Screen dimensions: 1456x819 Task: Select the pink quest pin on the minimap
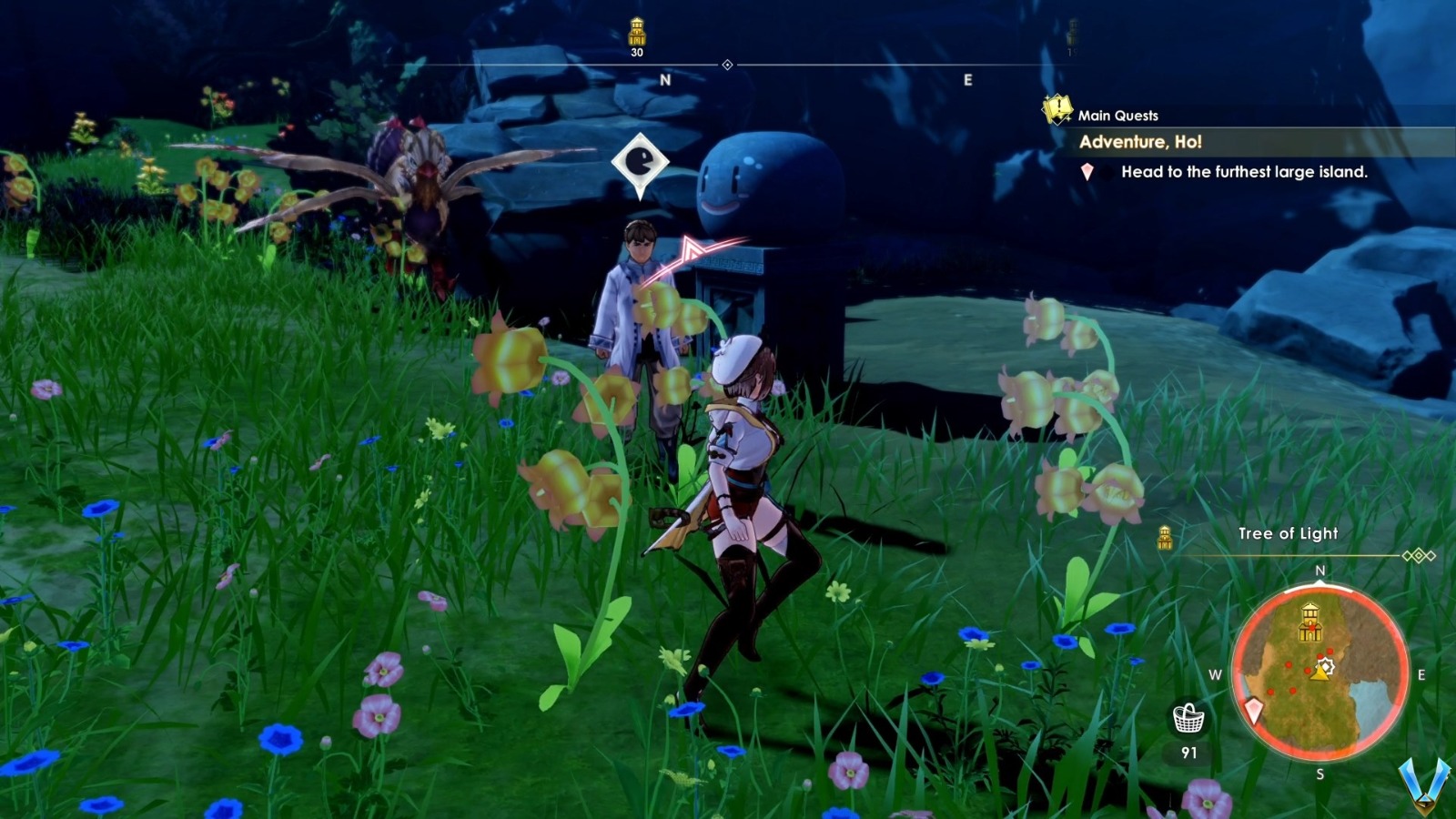[x=1254, y=709]
